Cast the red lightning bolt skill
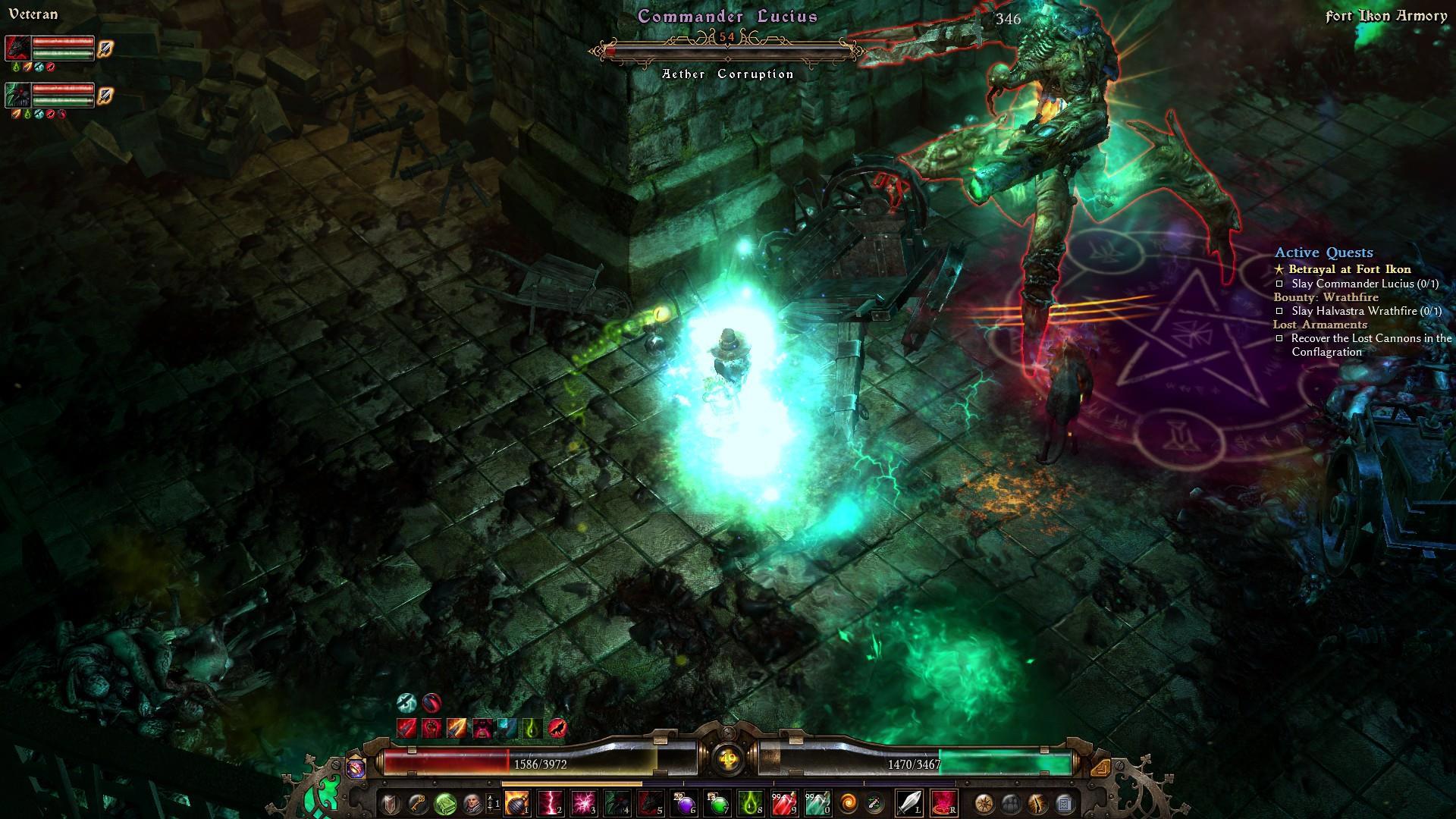1456x819 pixels. [x=551, y=803]
